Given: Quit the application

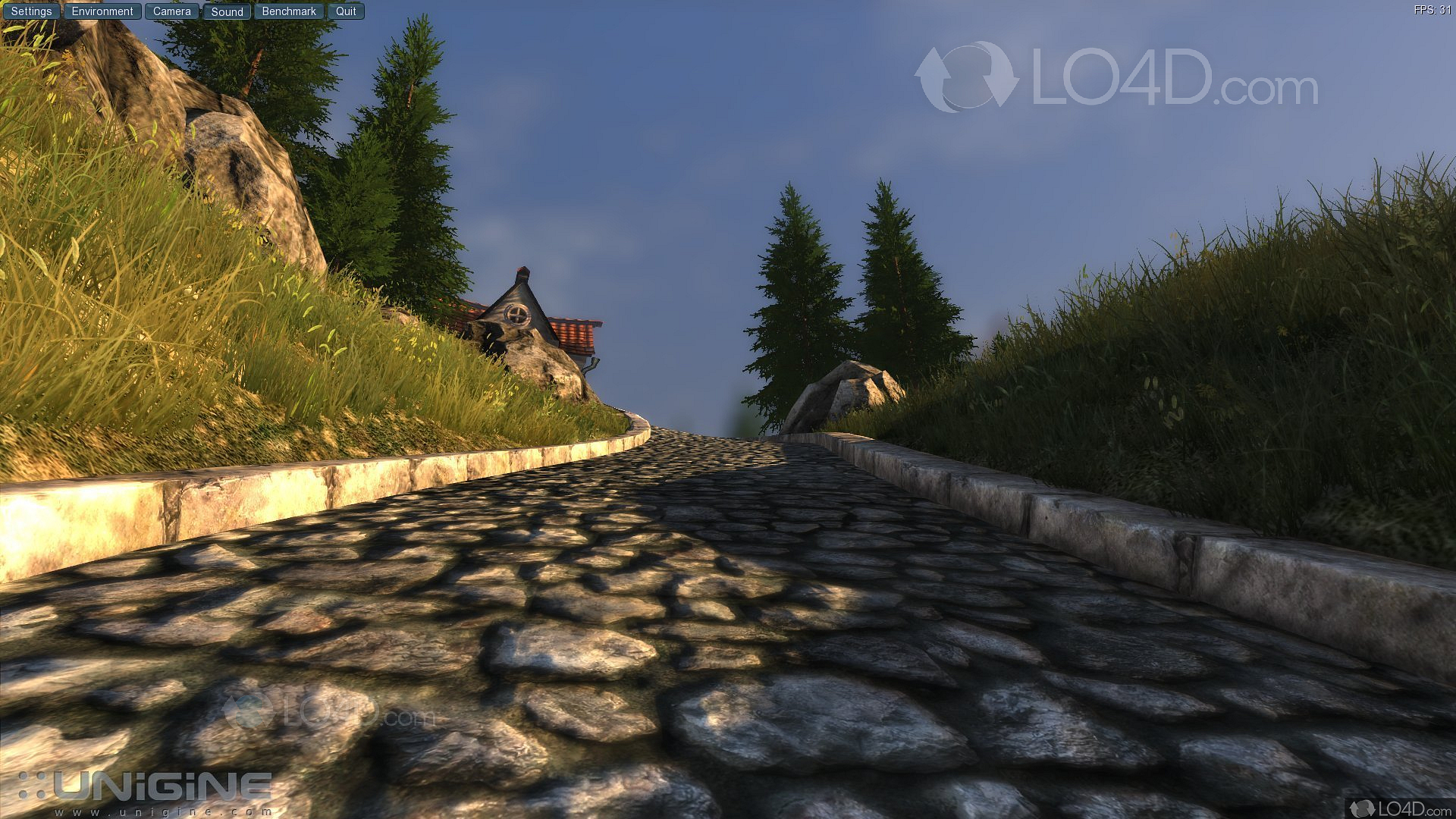Looking at the screenshot, I should click(346, 11).
